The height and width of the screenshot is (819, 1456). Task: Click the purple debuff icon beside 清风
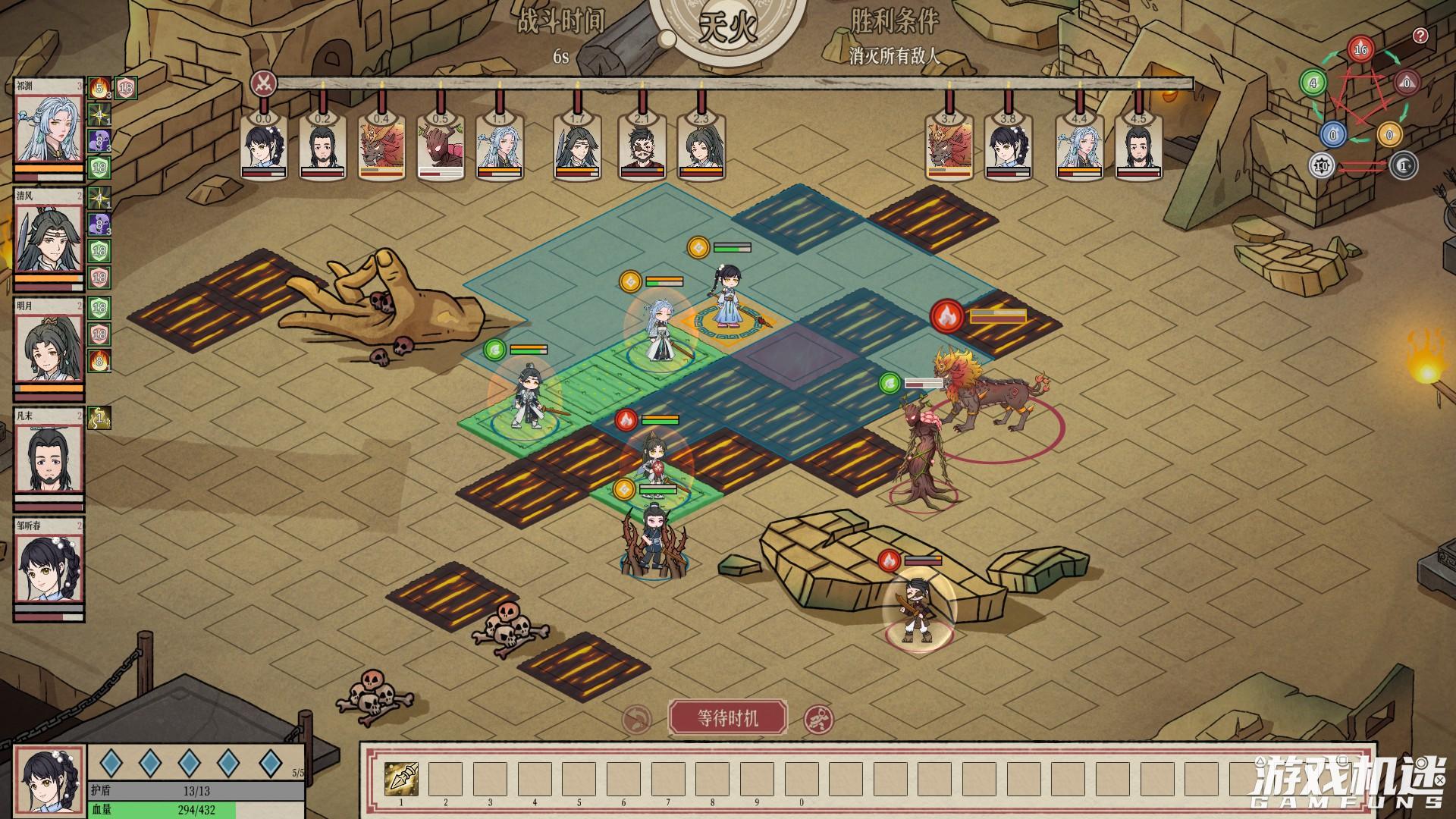[99, 226]
